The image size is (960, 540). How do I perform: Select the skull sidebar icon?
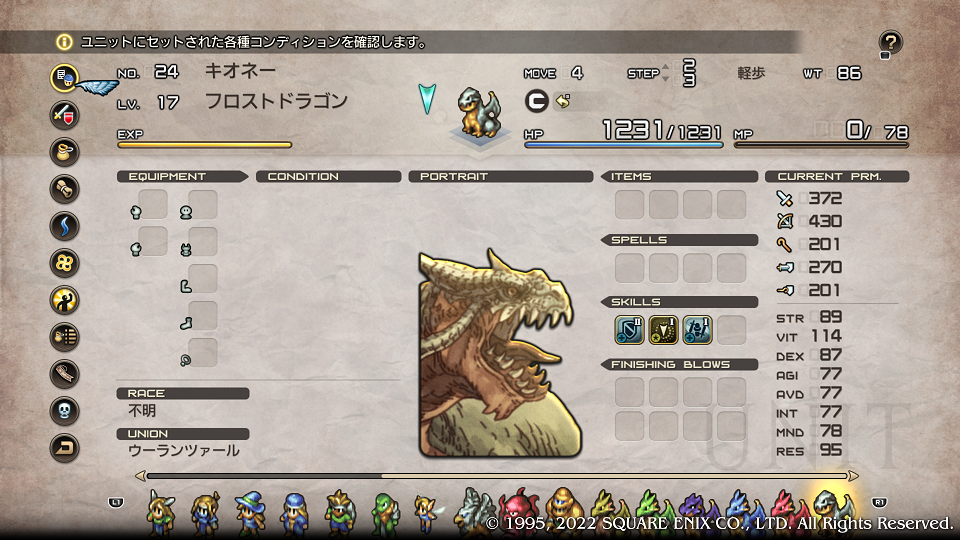click(65, 410)
